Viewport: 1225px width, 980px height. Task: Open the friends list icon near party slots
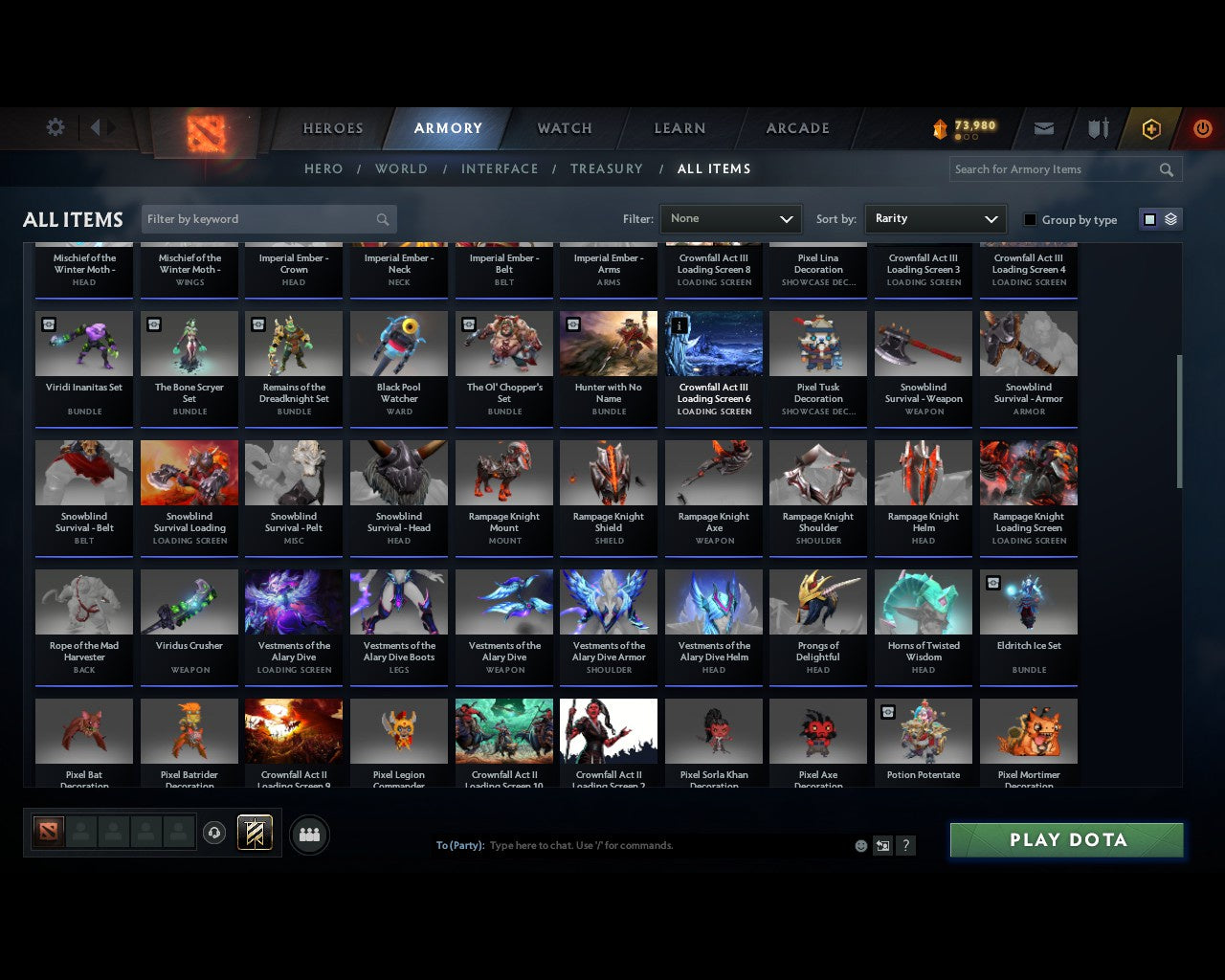pyautogui.click(x=309, y=834)
